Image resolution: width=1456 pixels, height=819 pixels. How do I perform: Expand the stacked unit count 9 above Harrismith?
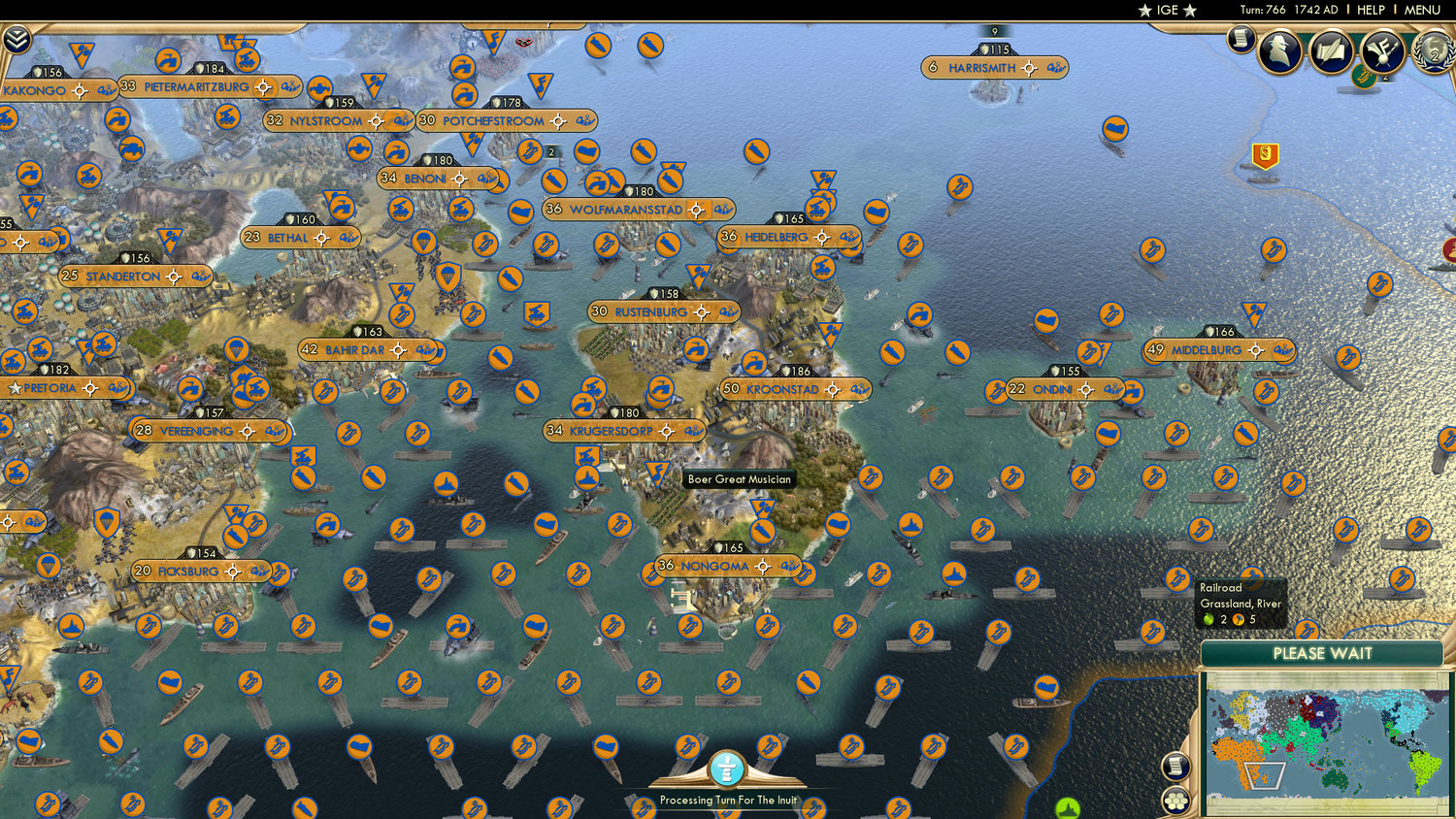click(x=992, y=30)
